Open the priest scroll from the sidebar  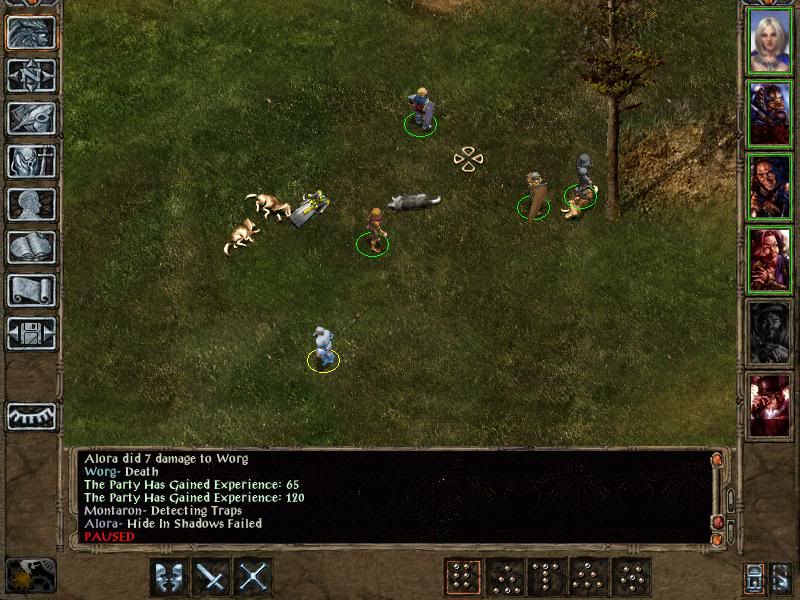31,290
